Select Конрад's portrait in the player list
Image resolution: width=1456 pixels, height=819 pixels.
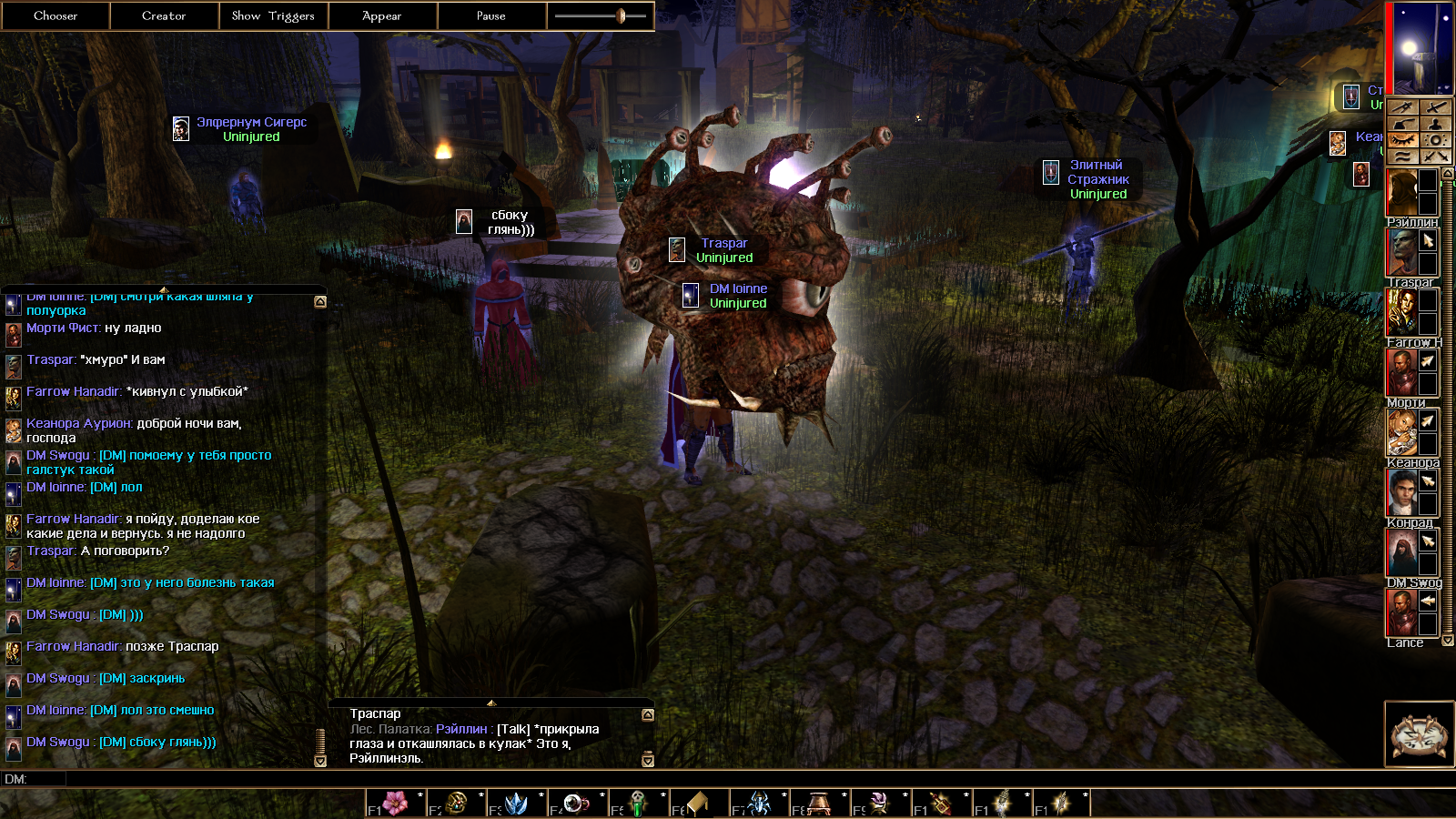1401,492
